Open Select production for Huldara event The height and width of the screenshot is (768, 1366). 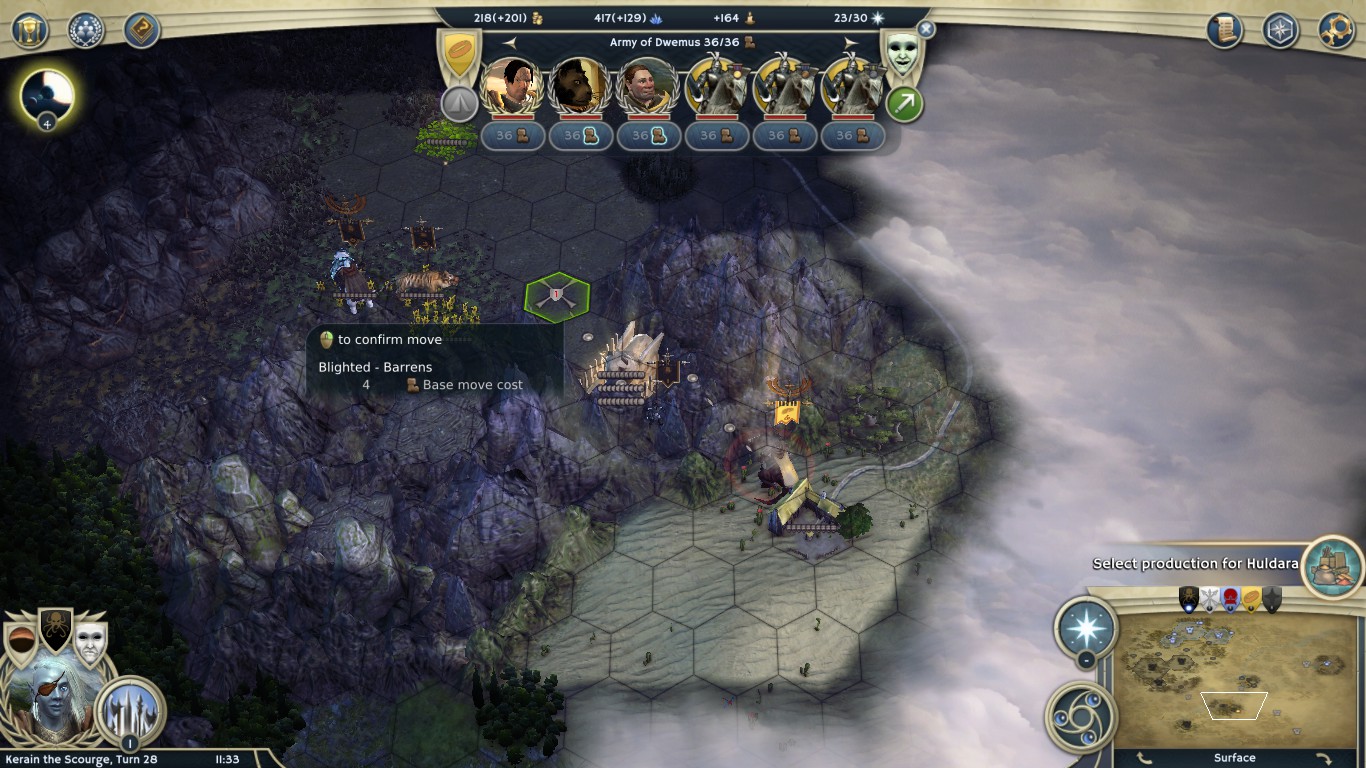point(1333,562)
